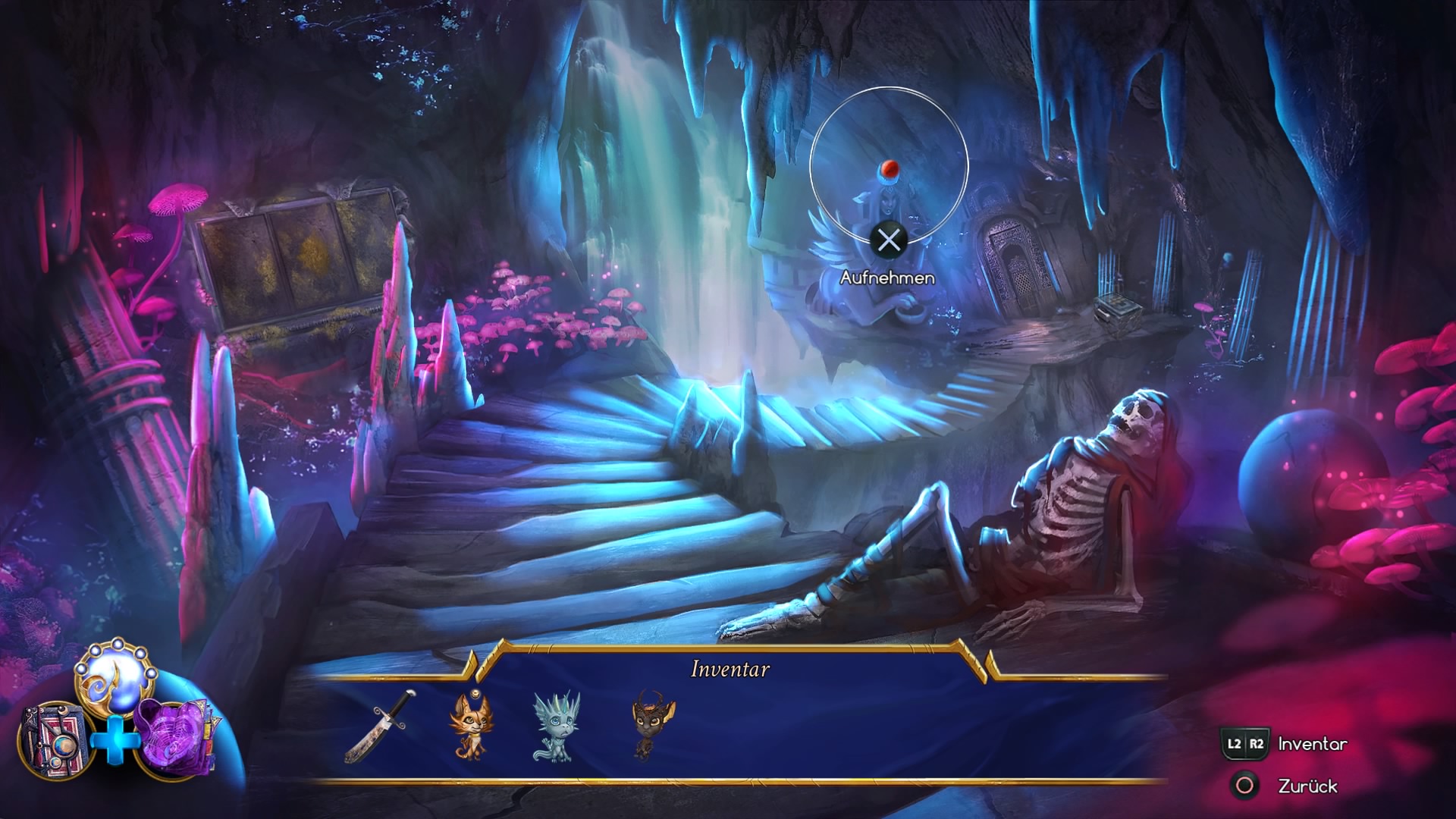This screenshot has height=819, width=1456.
Task: Choose the pale blue dragon creature item
Action: [x=556, y=726]
